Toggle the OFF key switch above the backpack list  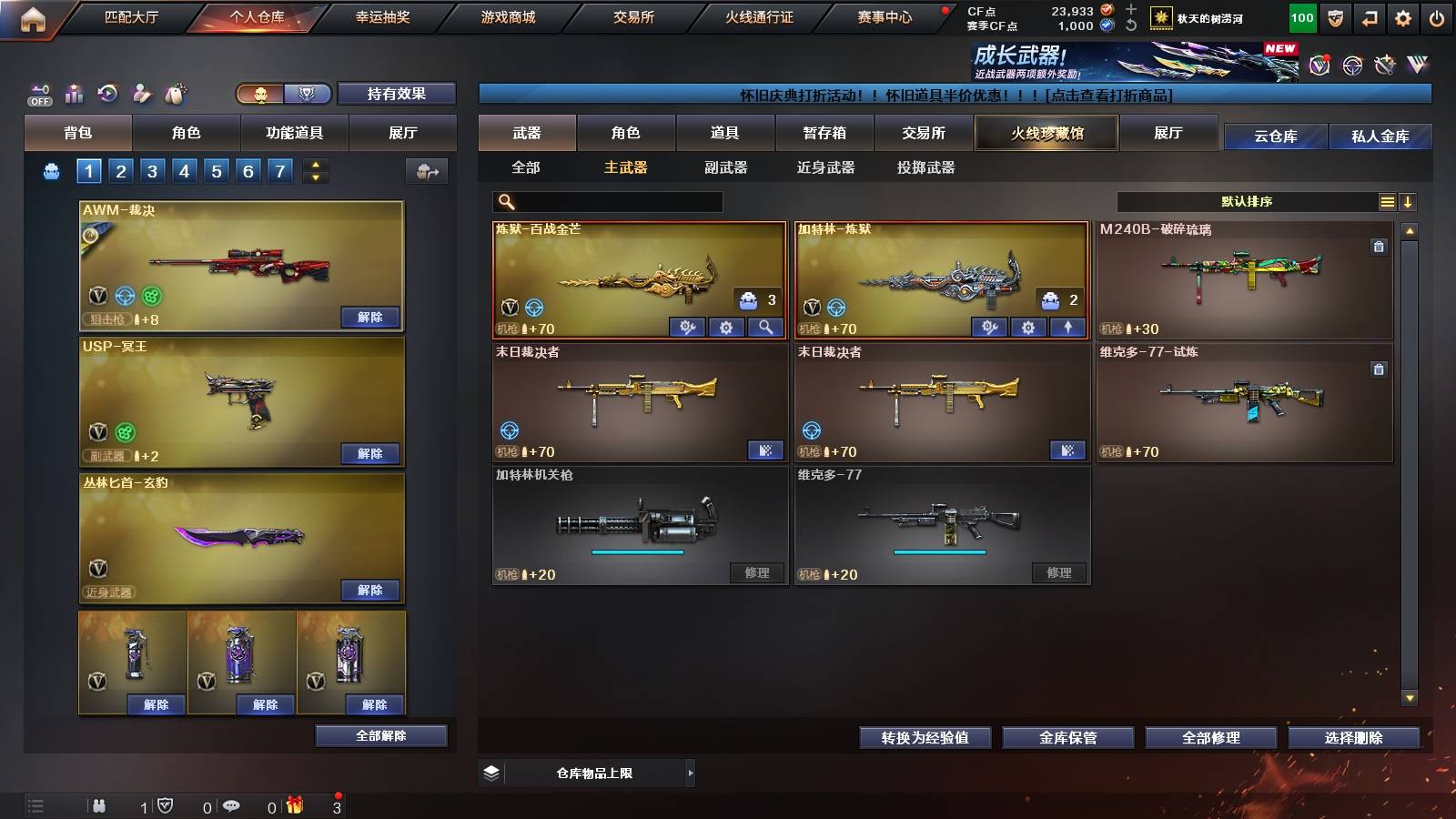pos(38,95)
